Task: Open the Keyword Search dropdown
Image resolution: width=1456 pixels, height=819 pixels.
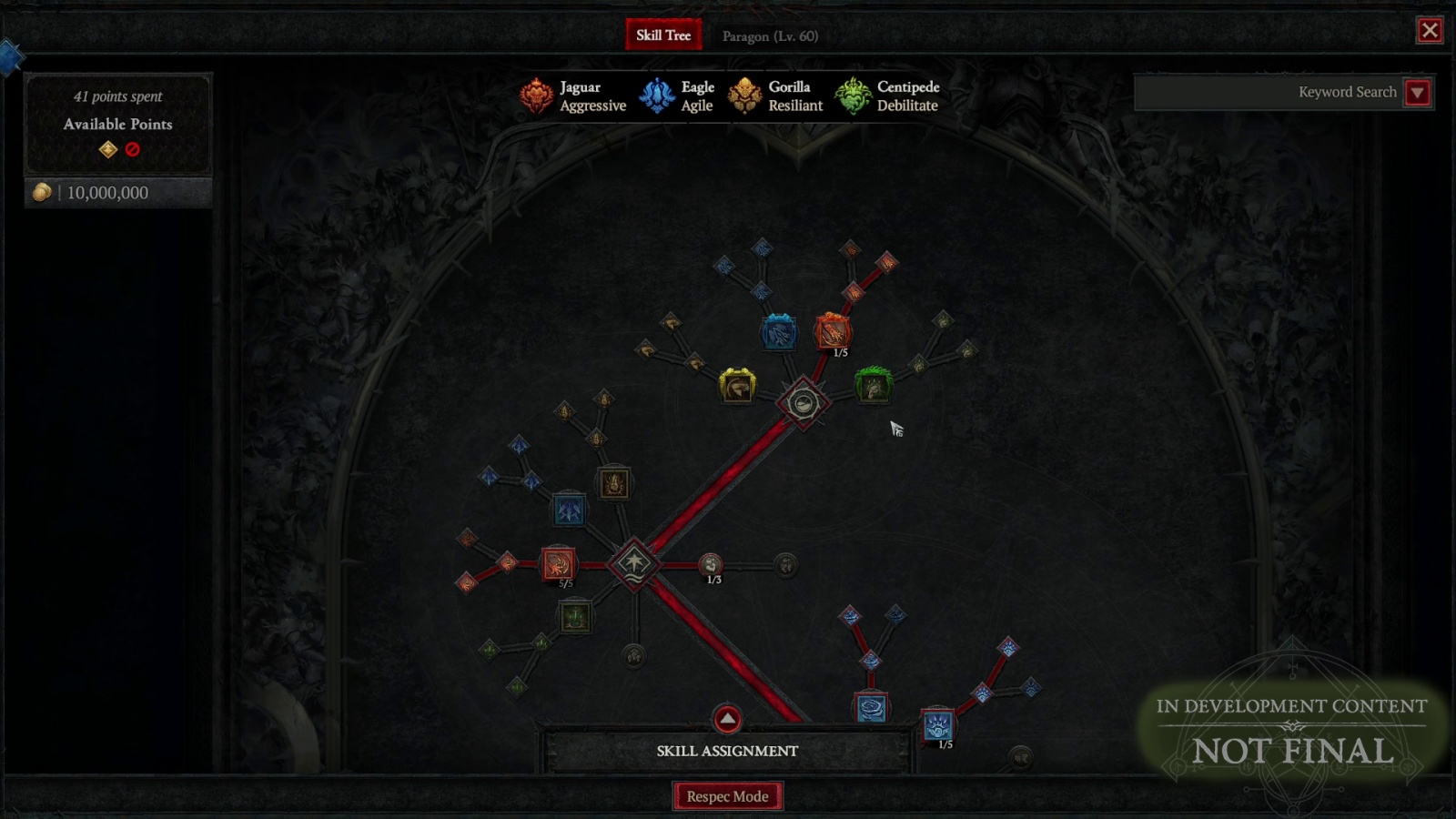Action: point(1418,92)
